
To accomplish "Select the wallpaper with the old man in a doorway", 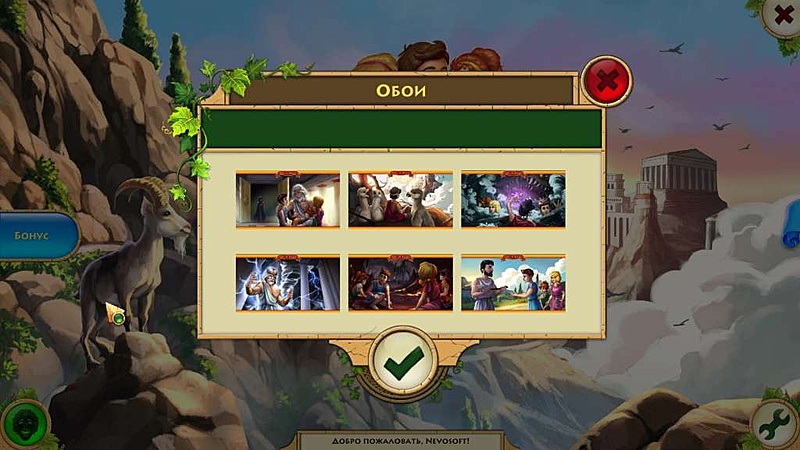I will tap(287, 199).
